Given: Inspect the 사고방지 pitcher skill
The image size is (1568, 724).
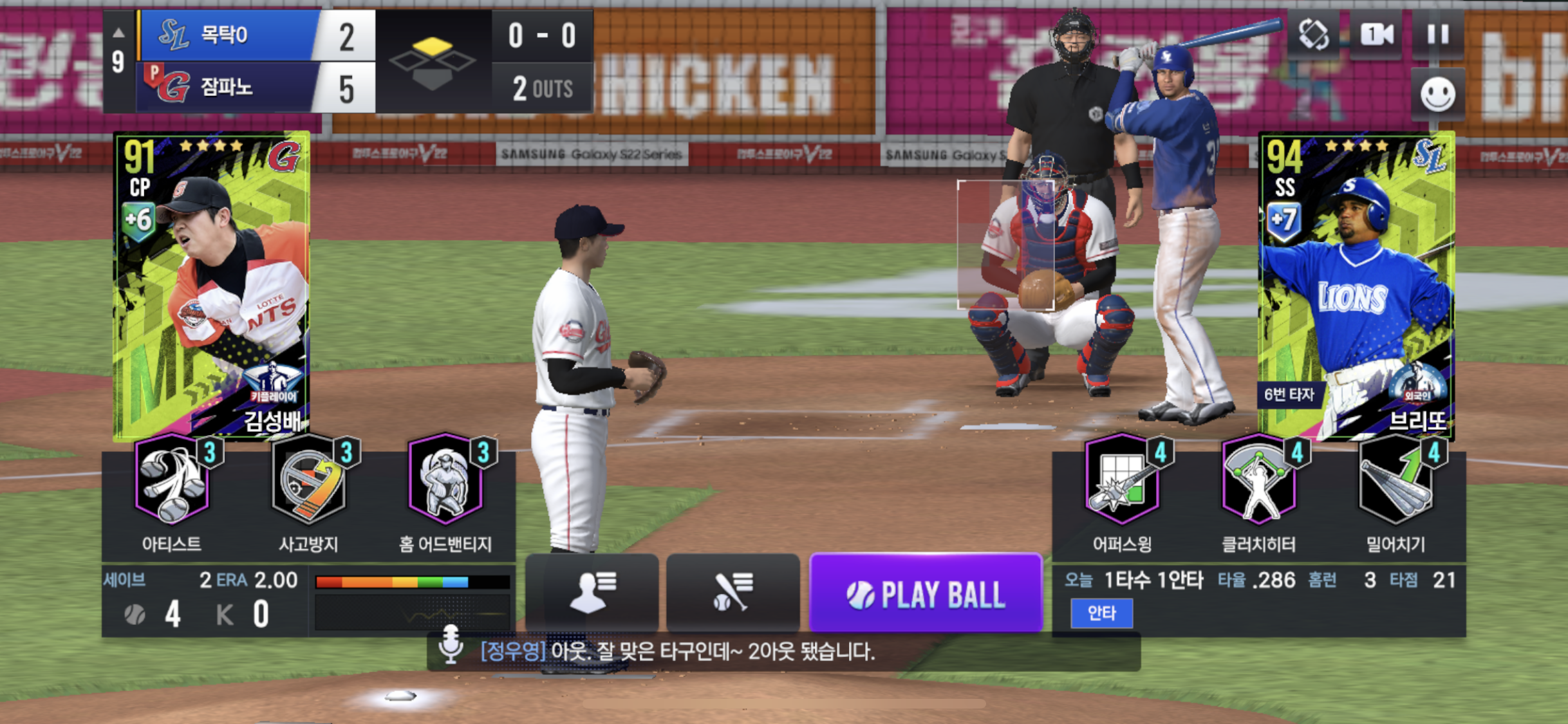Looking at the screenshot, I should (309, 479).
